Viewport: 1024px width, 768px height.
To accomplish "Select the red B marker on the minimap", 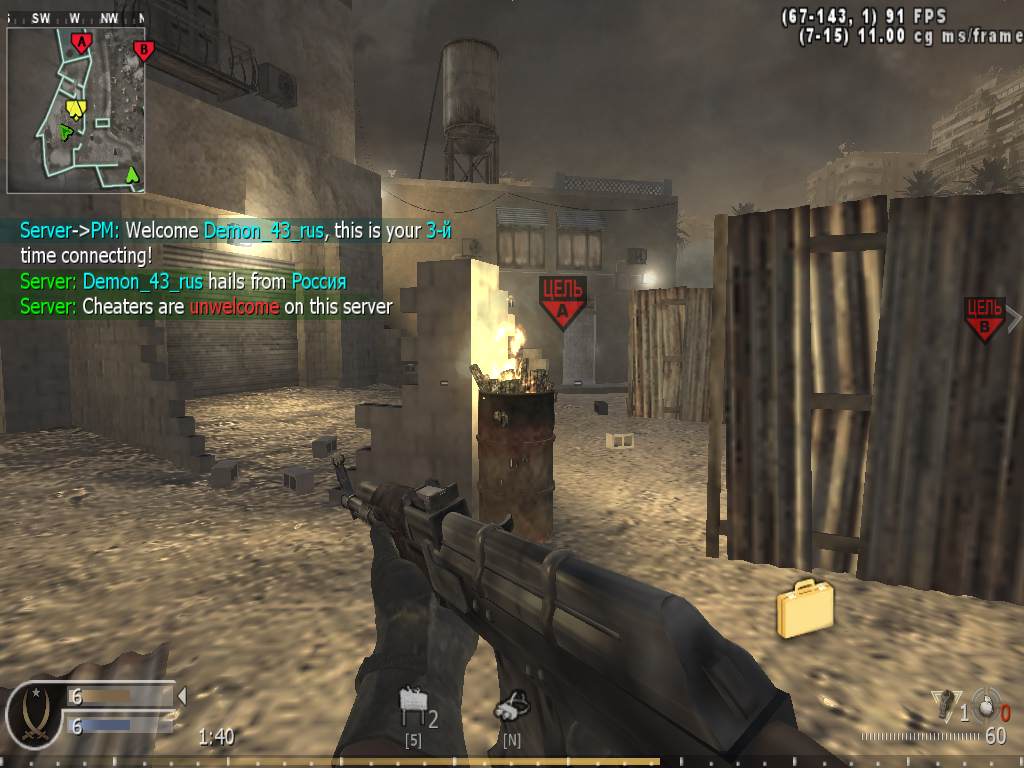I will tap(144, 49).
